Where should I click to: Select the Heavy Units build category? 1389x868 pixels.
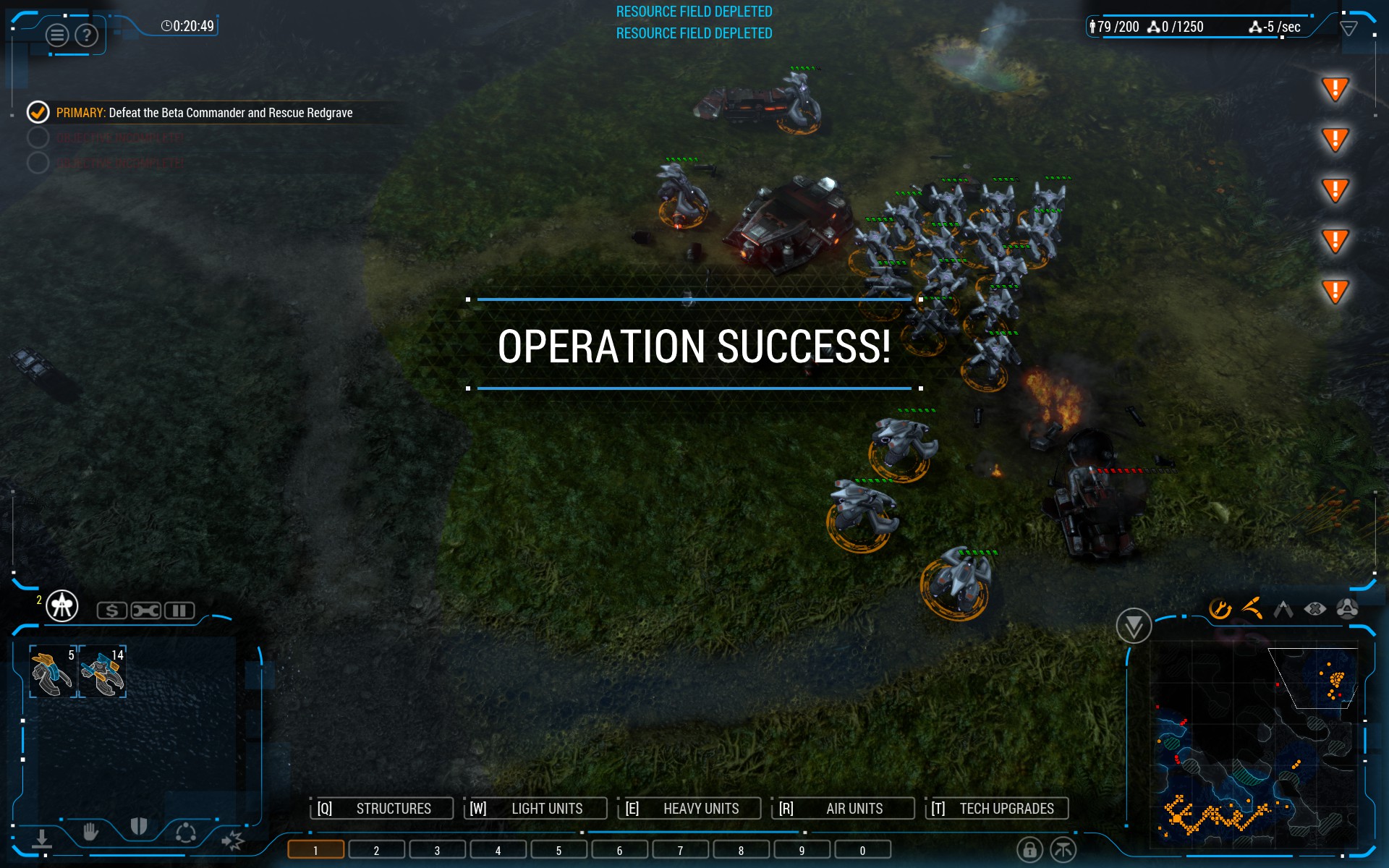[689, 808]
